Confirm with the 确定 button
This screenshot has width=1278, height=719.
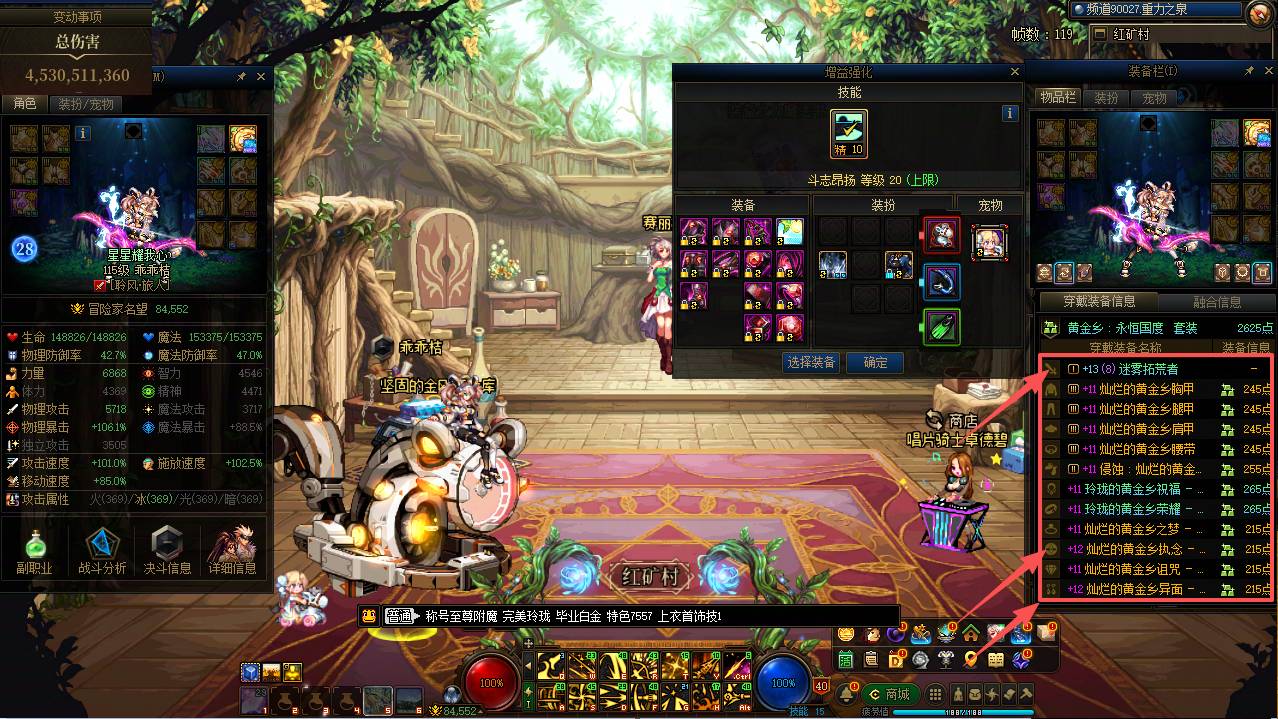[x=875, y=363]
